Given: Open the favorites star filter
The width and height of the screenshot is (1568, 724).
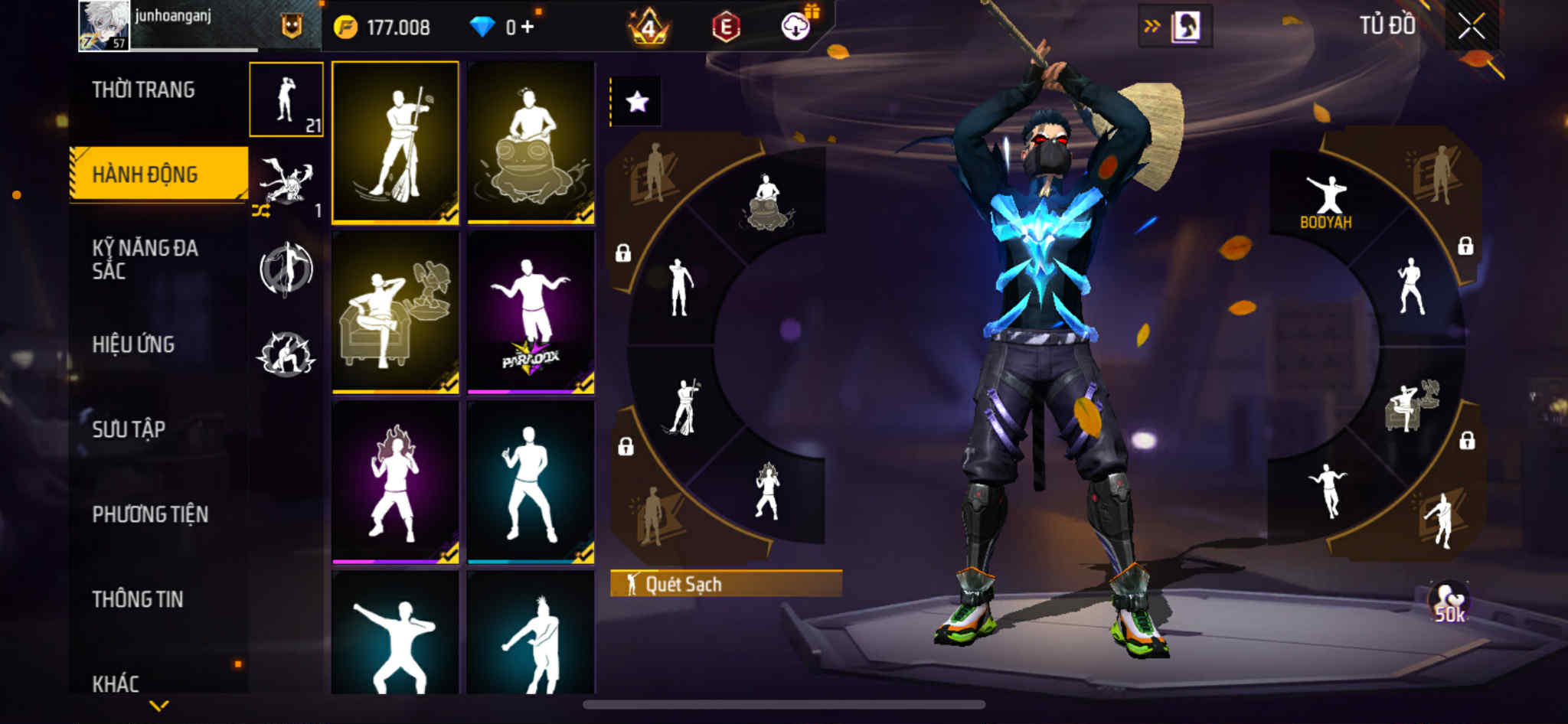Looking at the screenshot, I should click(x=637, y=102).
